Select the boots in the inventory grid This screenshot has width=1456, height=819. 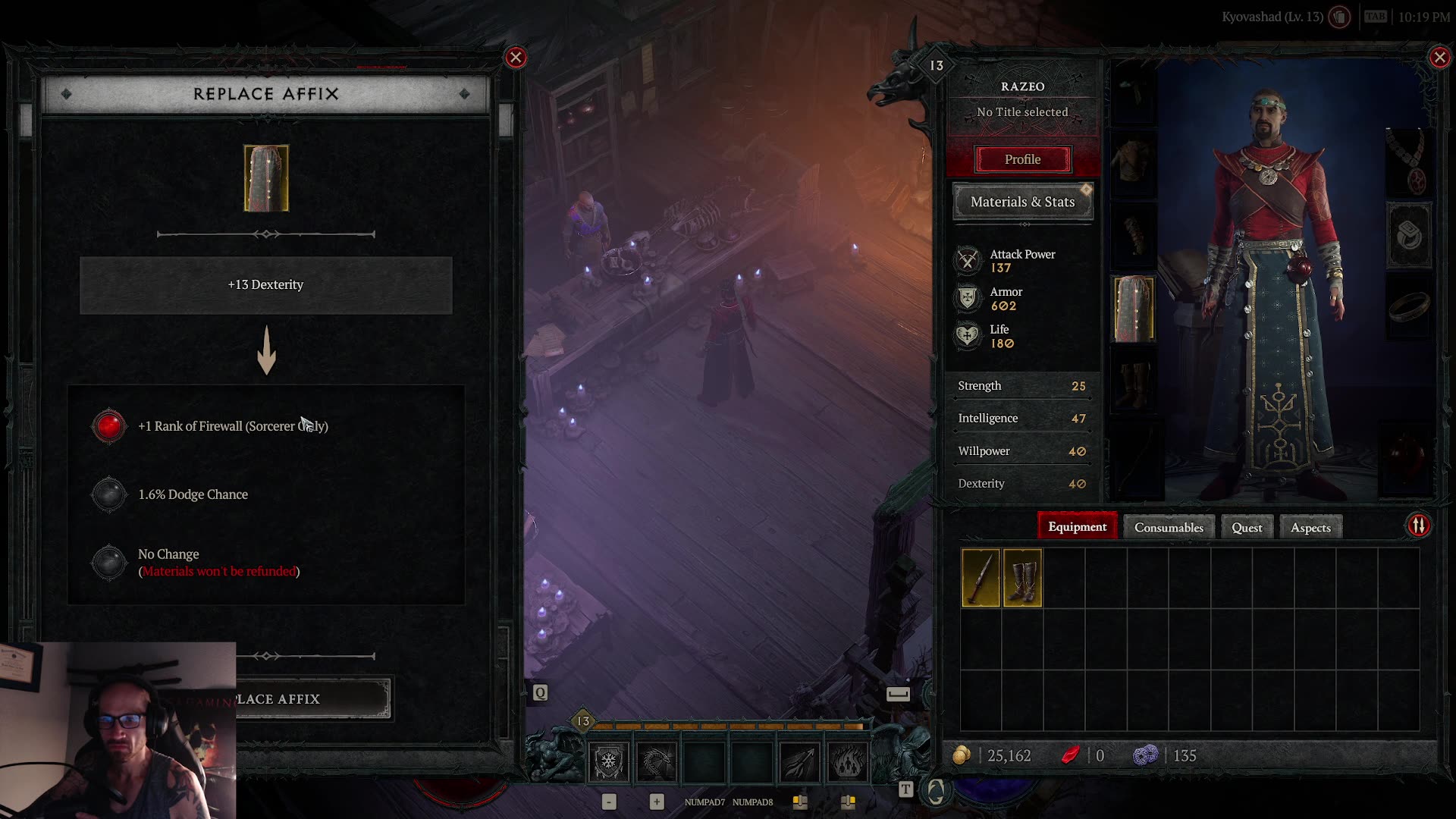(1024, 579)
